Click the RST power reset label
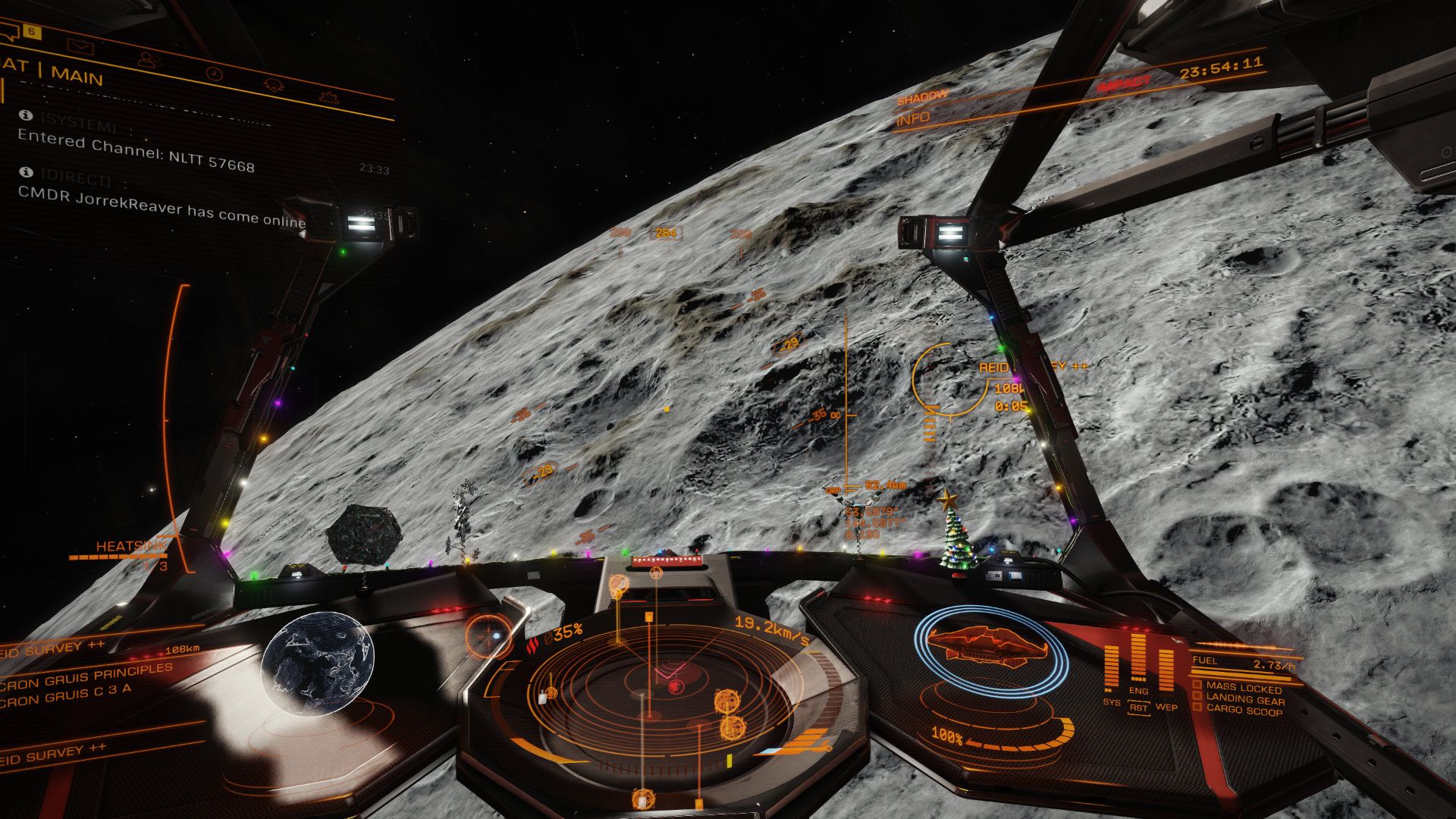The height and width of the screenshot is (819, 1456). (1138, 708)
